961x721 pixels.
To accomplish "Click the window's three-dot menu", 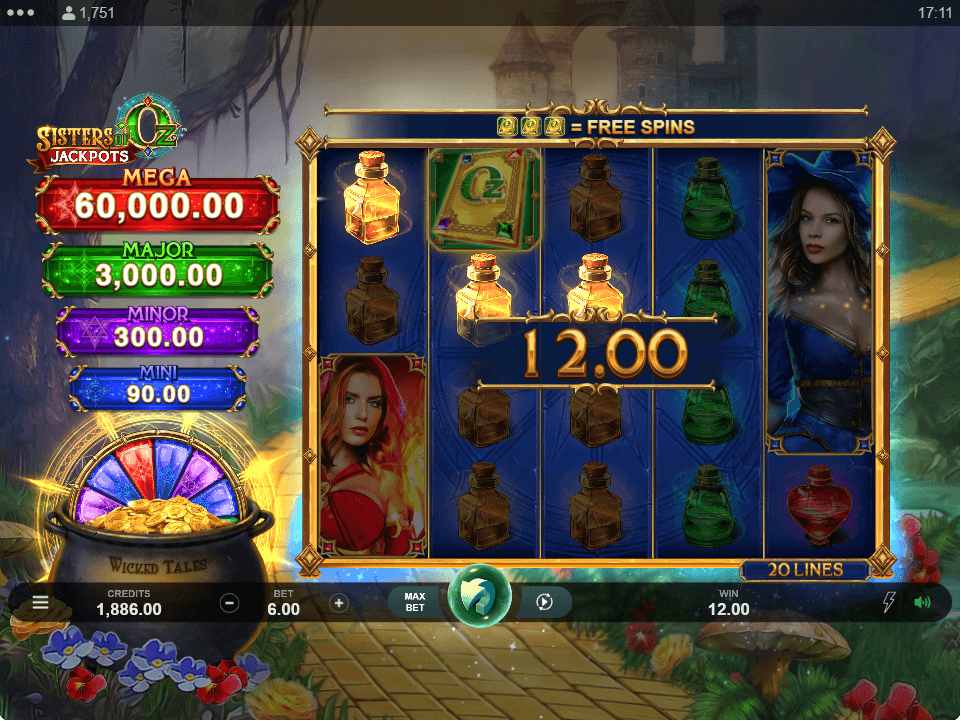I will [x=20, y=13].
